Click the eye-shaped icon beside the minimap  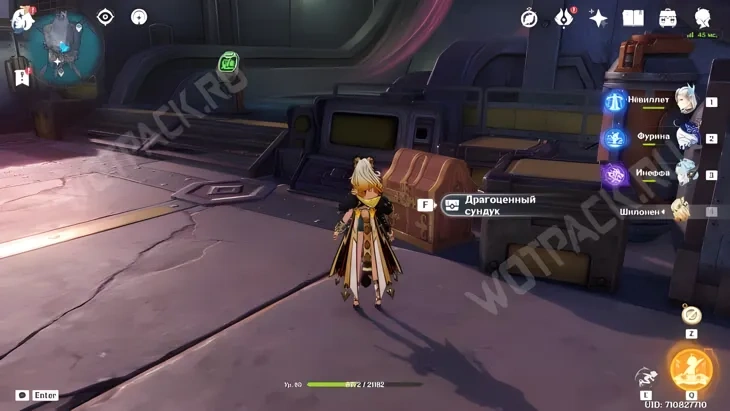tap(106, 17)
